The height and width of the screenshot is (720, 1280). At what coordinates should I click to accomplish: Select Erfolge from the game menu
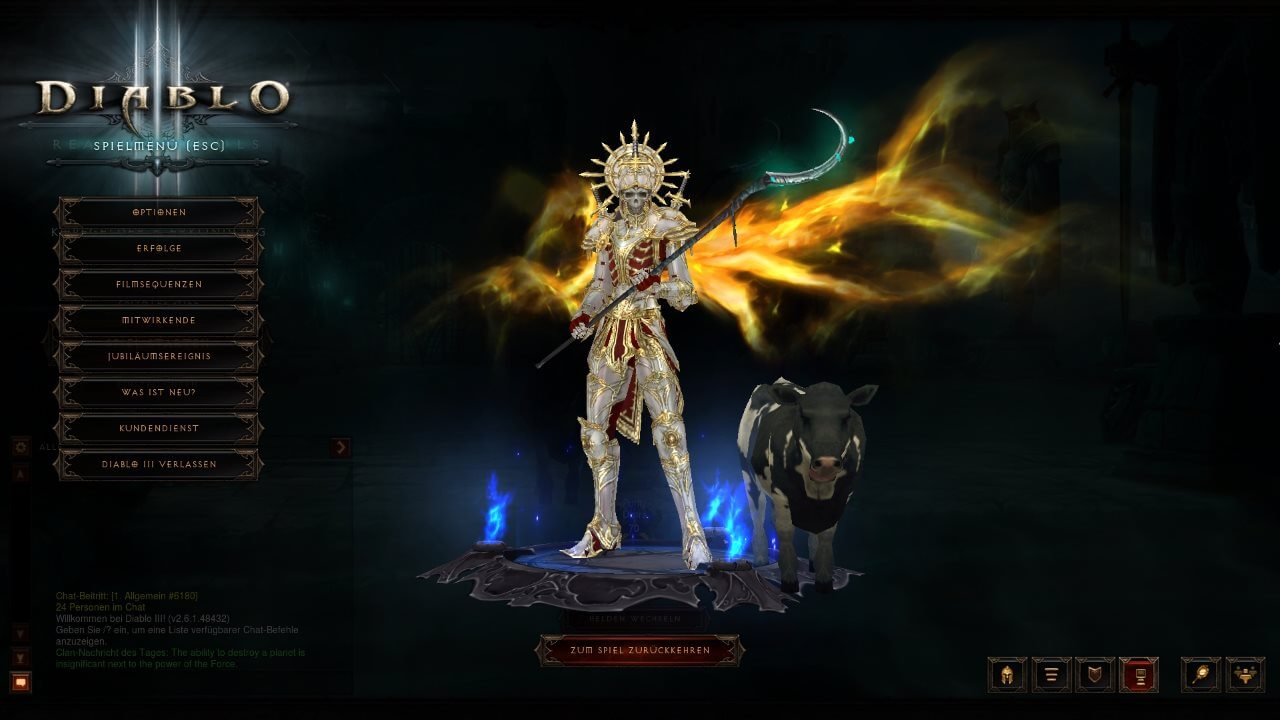[x=159, y=248]
